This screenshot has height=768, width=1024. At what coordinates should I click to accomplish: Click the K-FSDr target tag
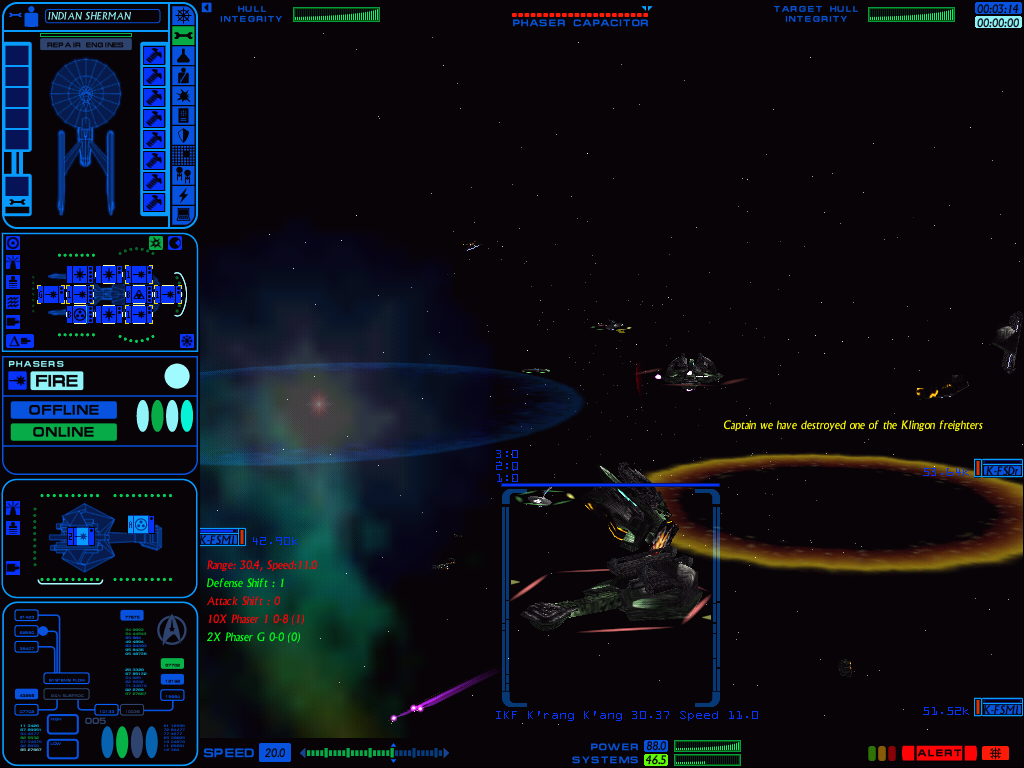pos(998,469)
